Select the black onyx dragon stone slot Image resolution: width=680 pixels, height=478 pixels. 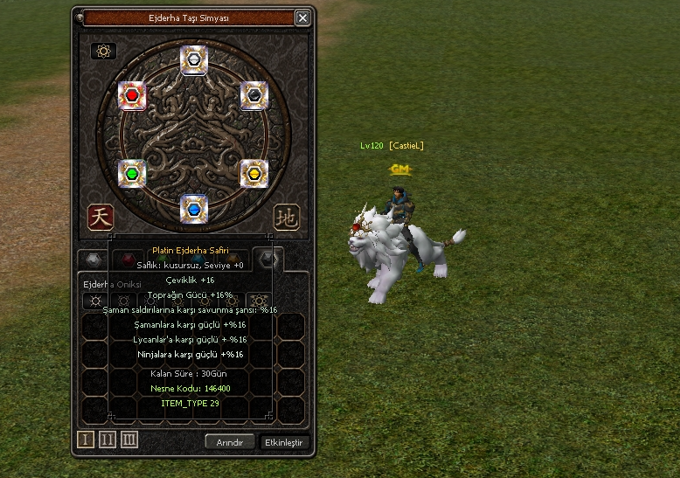click(255, 95)
